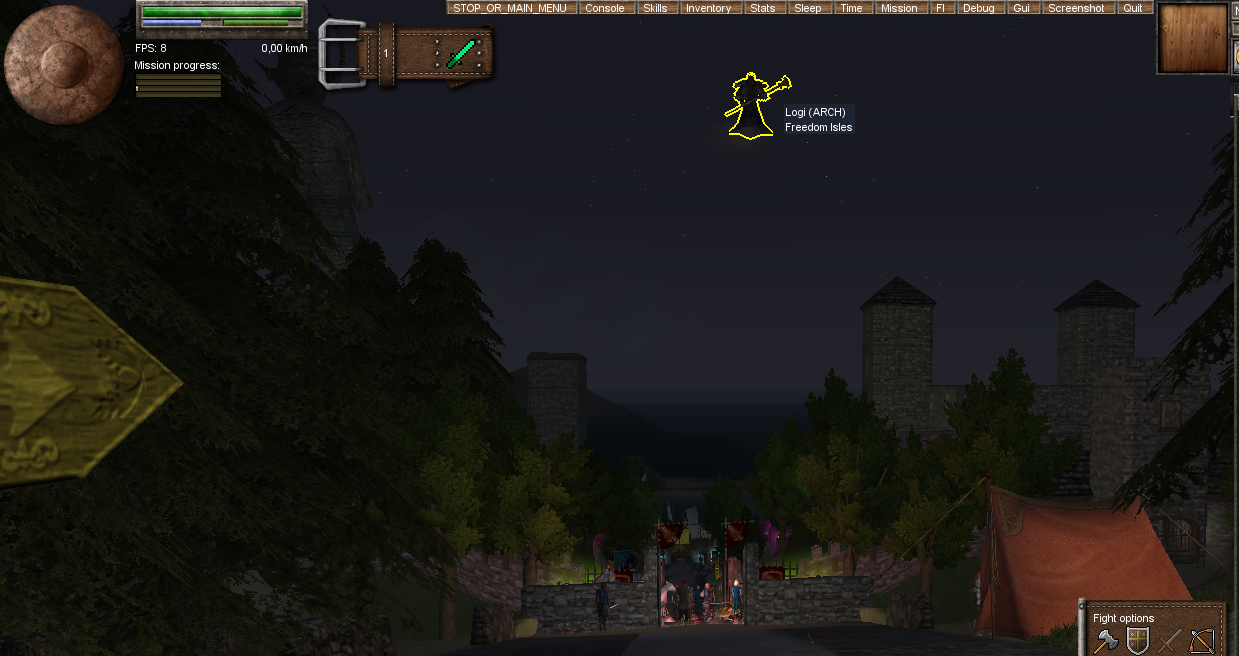Pick the sword fight option
This screenshot has width=1239, height=656.
1169,640
